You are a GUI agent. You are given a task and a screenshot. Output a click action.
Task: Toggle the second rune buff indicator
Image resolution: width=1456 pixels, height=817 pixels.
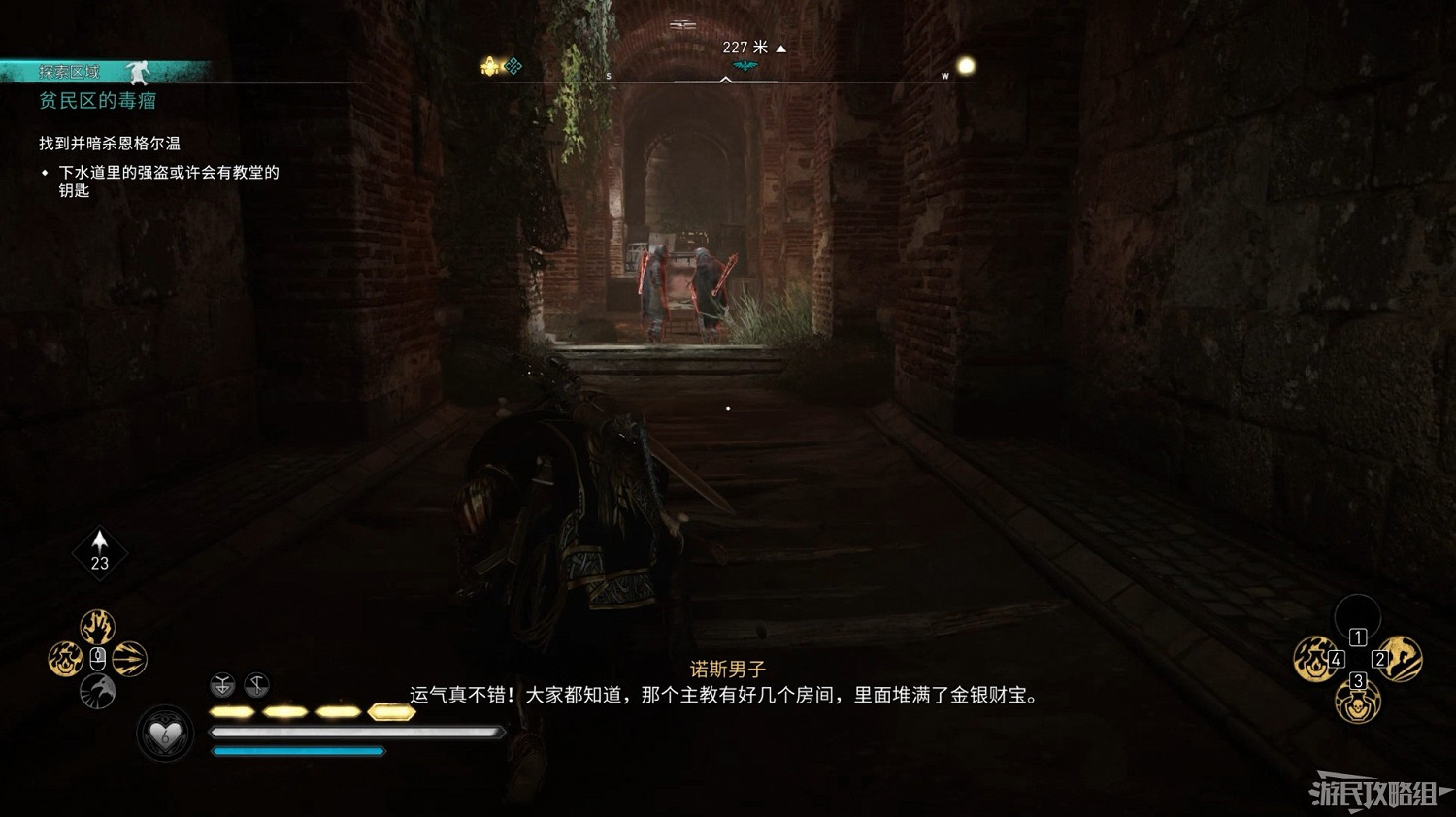[x=257, y=686]
